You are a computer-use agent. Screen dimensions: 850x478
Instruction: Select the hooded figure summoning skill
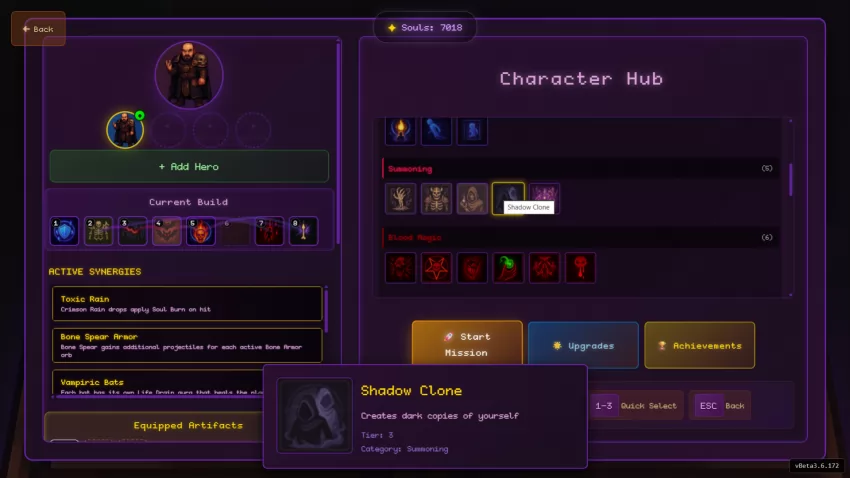473,198
